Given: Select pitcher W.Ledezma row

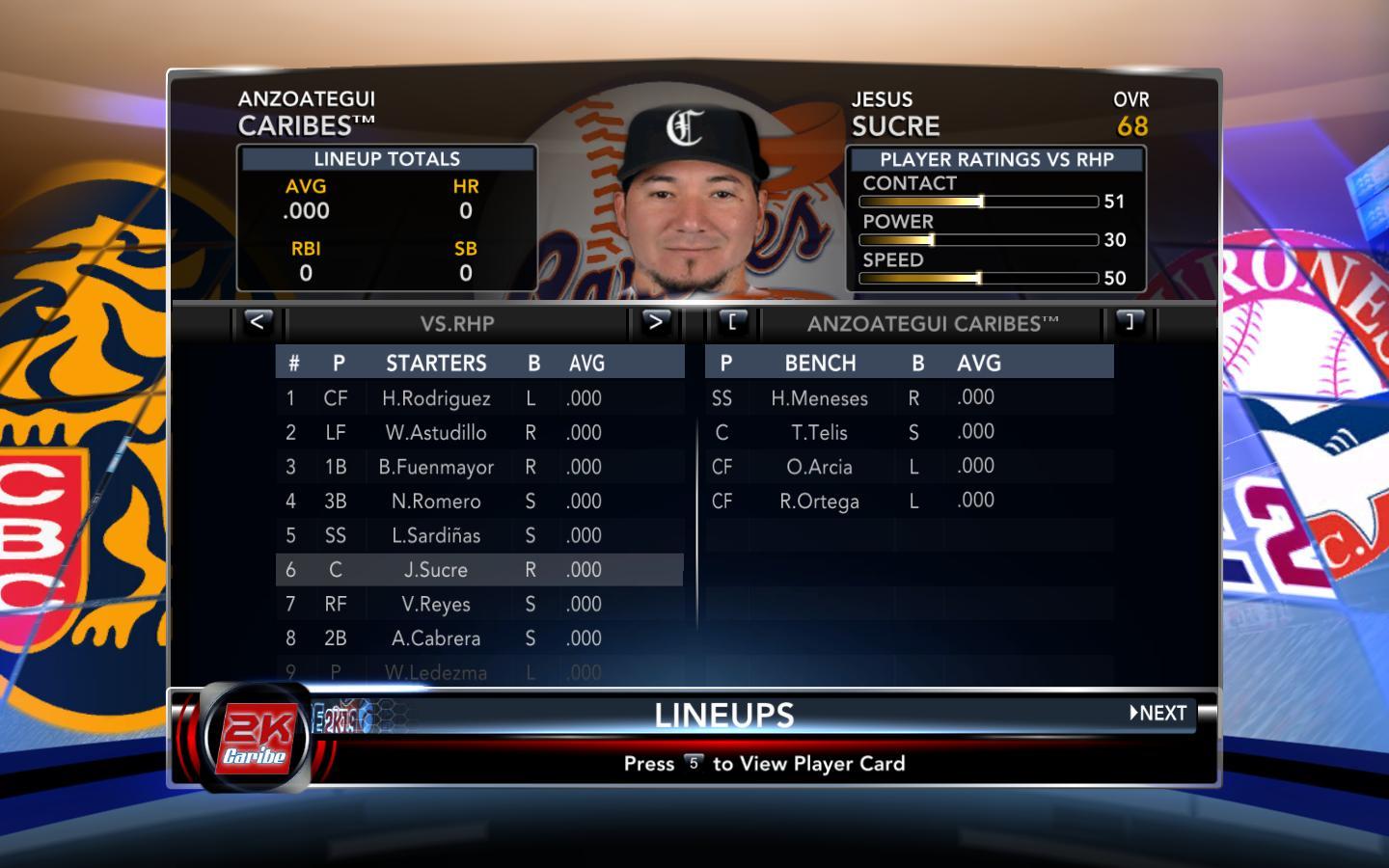Looking at the screenshot, I should click(436, 672).
